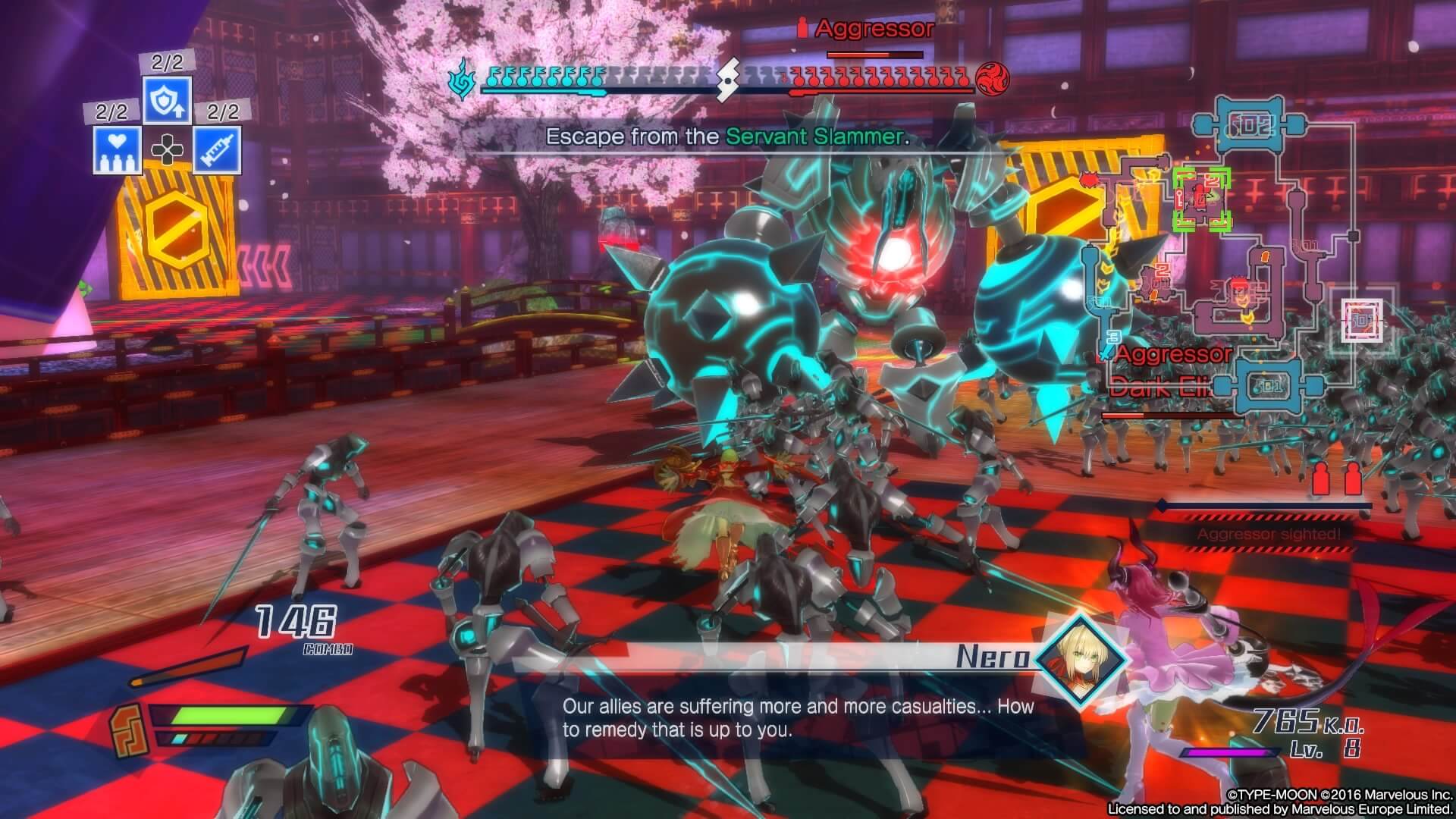The image size is (1456, 819).
Task: Click the red enemy faction emblem
Action: click(x=990, y=77)
